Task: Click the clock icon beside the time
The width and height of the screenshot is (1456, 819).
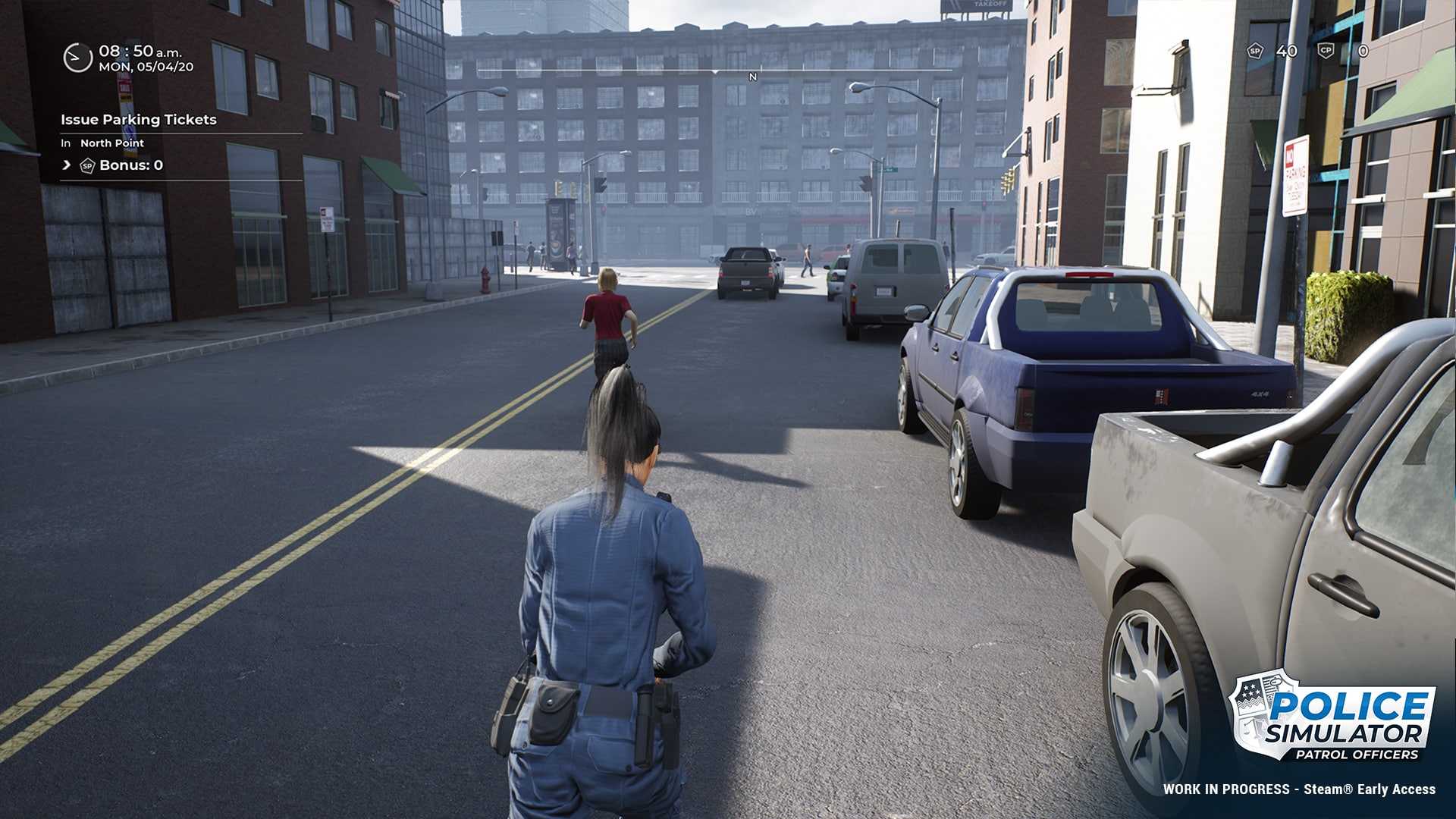Action: tap(77, 58)
